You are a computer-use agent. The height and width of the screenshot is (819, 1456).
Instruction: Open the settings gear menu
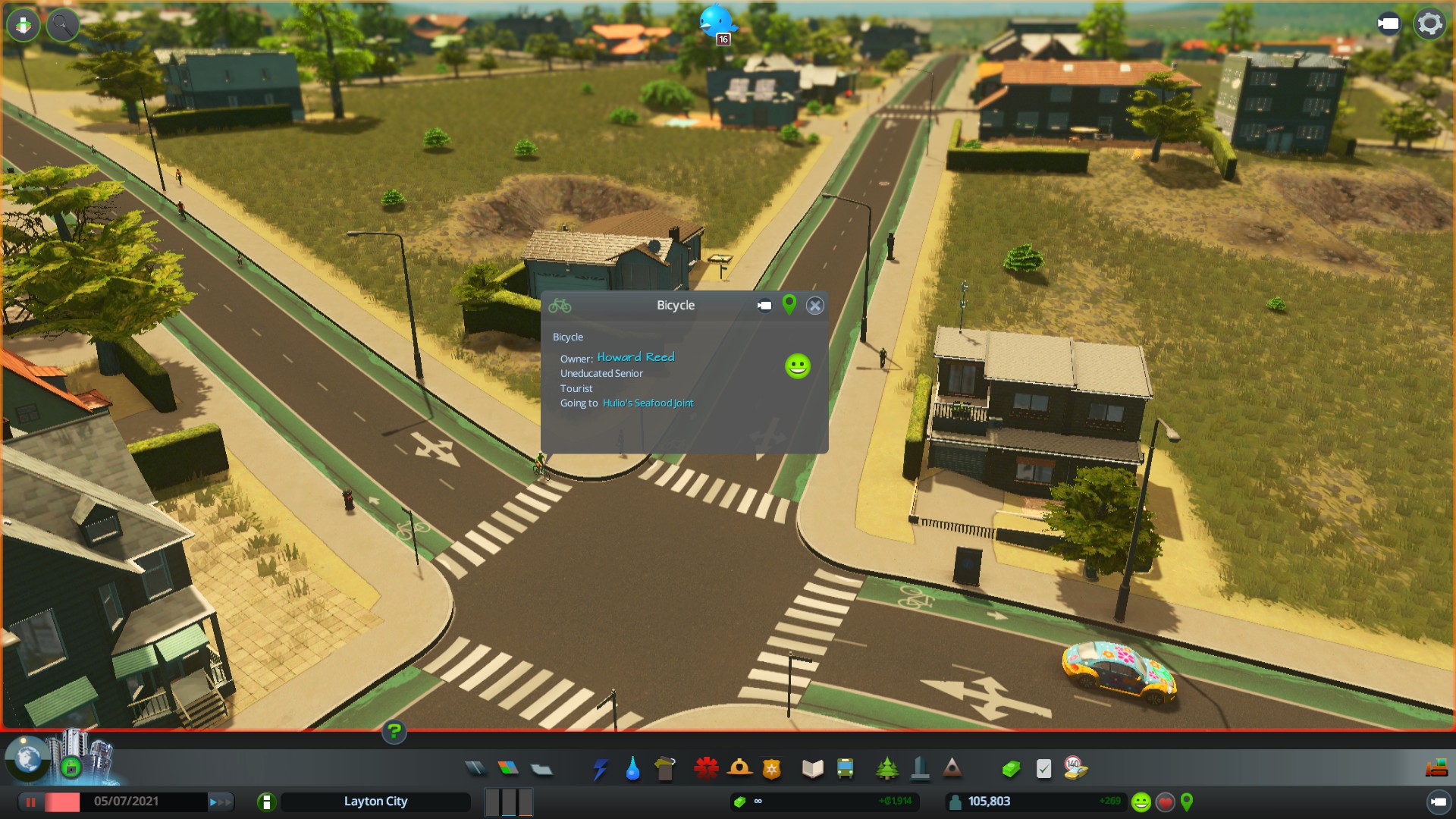1429,24
